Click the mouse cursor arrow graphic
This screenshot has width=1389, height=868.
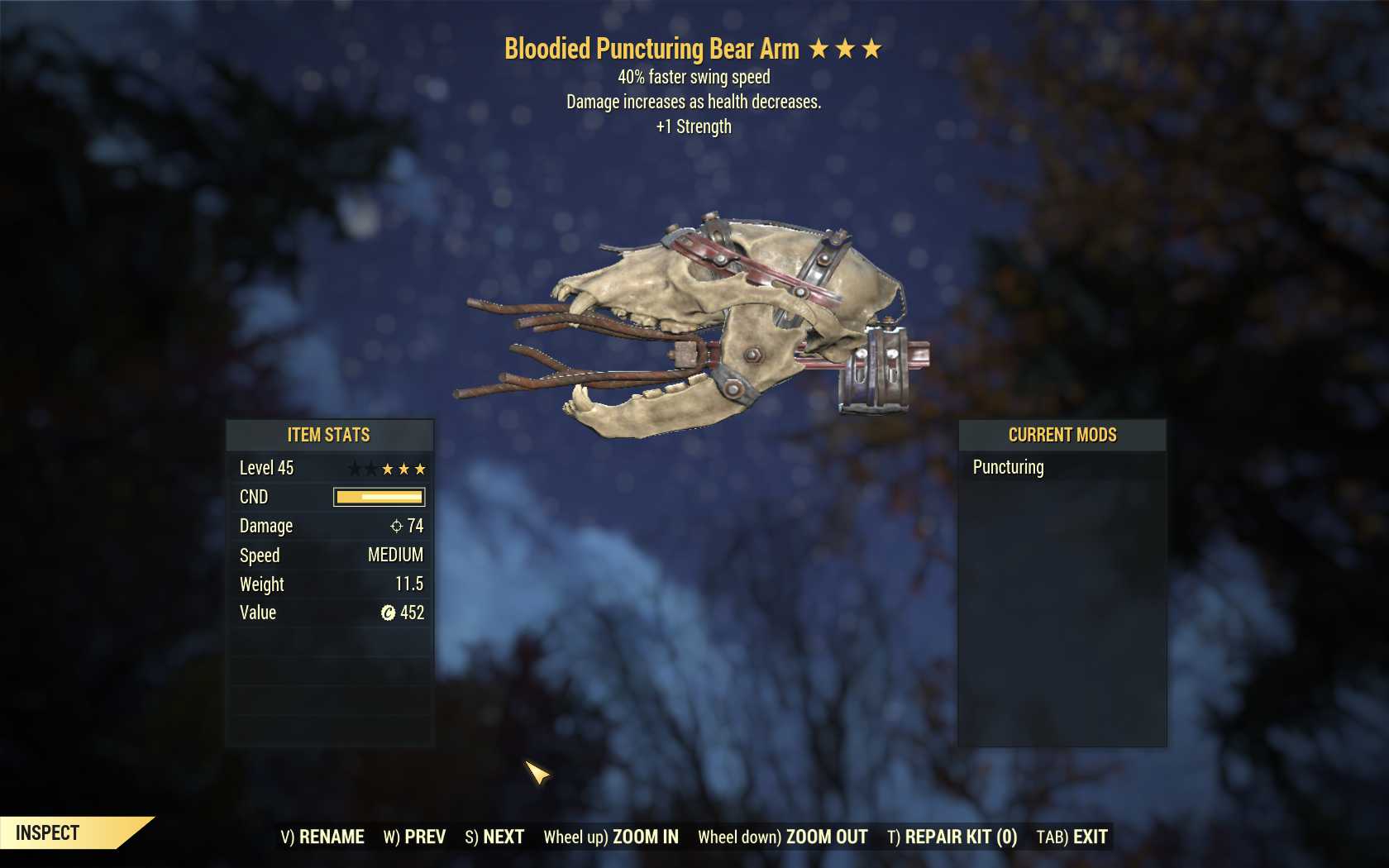538,774
